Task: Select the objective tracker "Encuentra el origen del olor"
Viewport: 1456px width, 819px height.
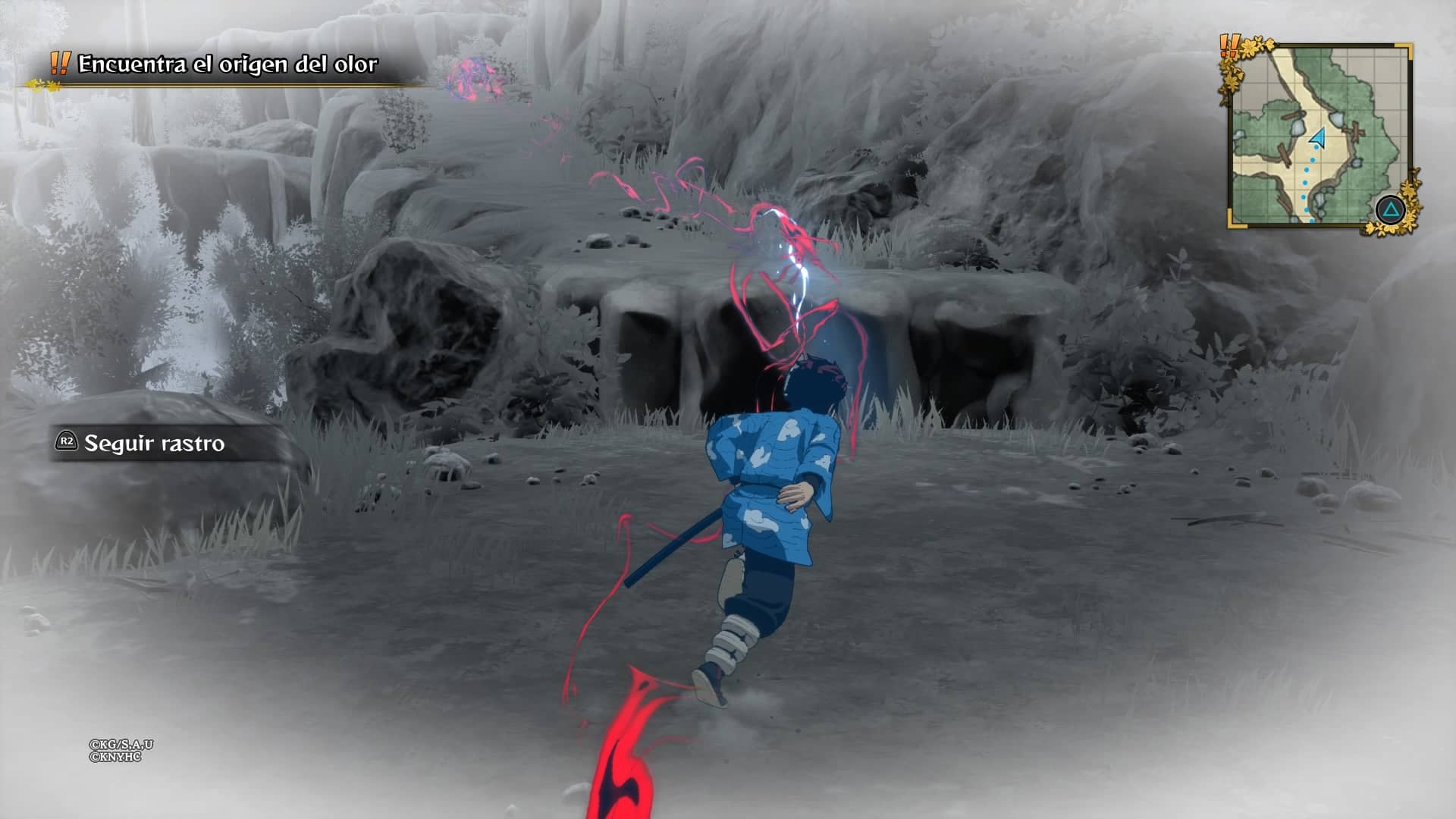Action: point(227,64)
